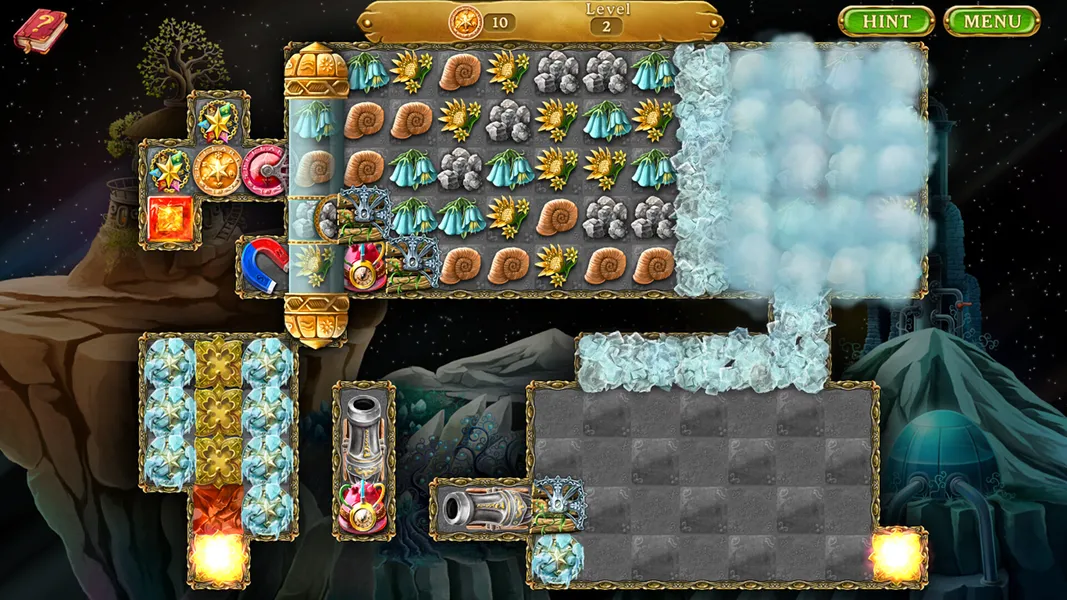Click the HINT button
The height and width of the screenshot is (600, 1067).
pyautogui.click(x=885, y=21)
